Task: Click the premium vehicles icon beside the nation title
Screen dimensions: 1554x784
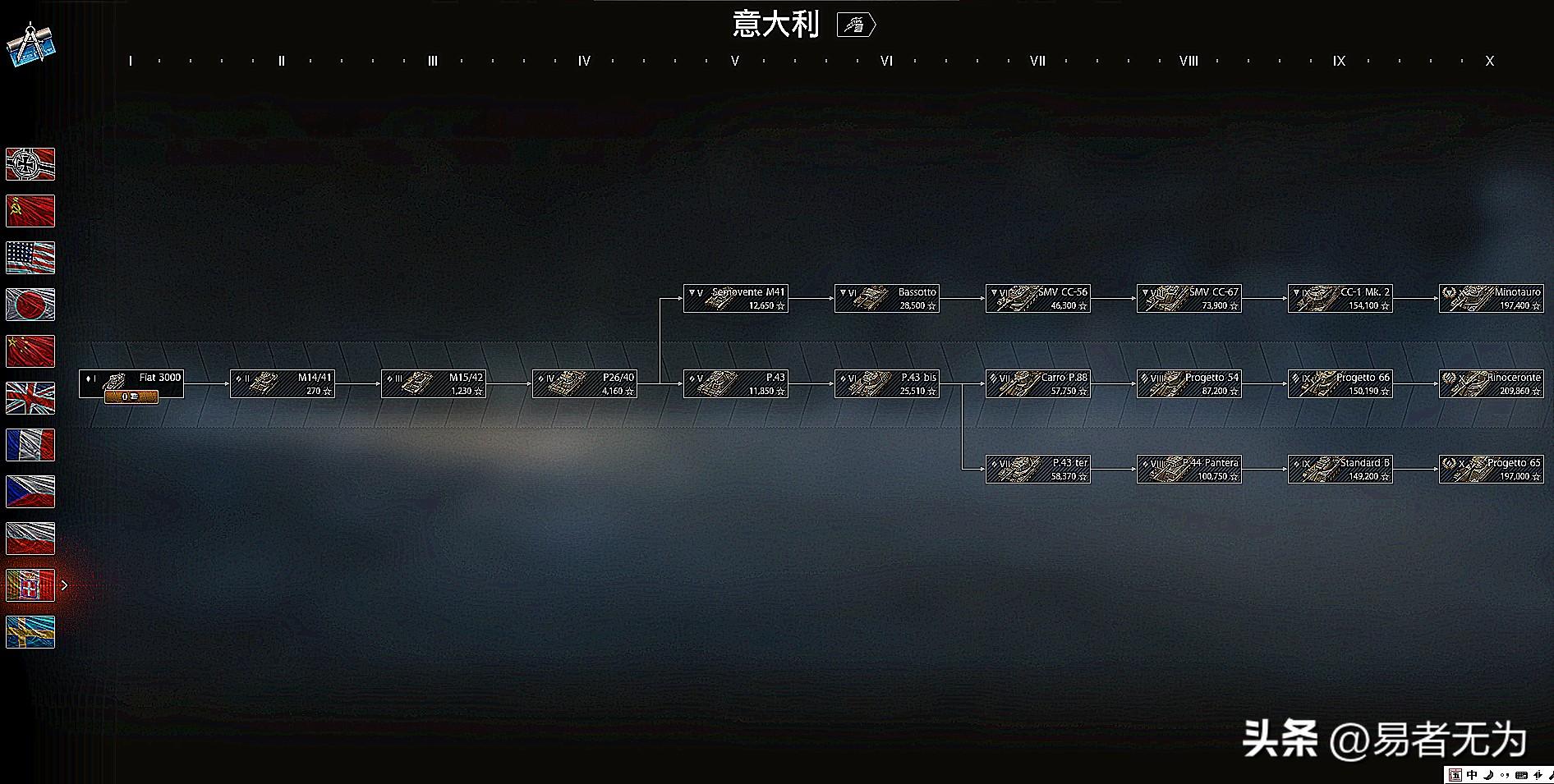Action: click(x=856, y=25)
